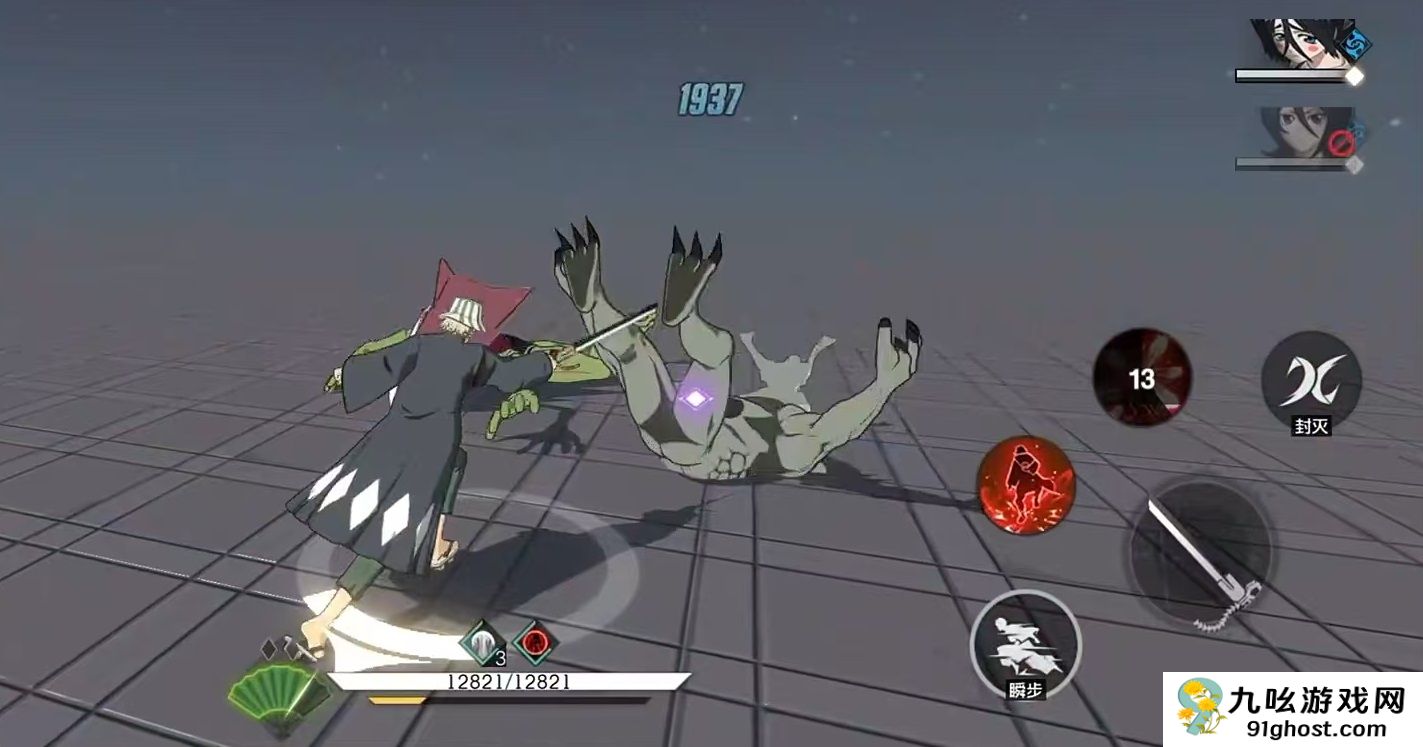Image resolution: width=1423 pixels, height=747 pixels.
Task: Trigger the red glowing figure skill
Action: click(1025, 485)
